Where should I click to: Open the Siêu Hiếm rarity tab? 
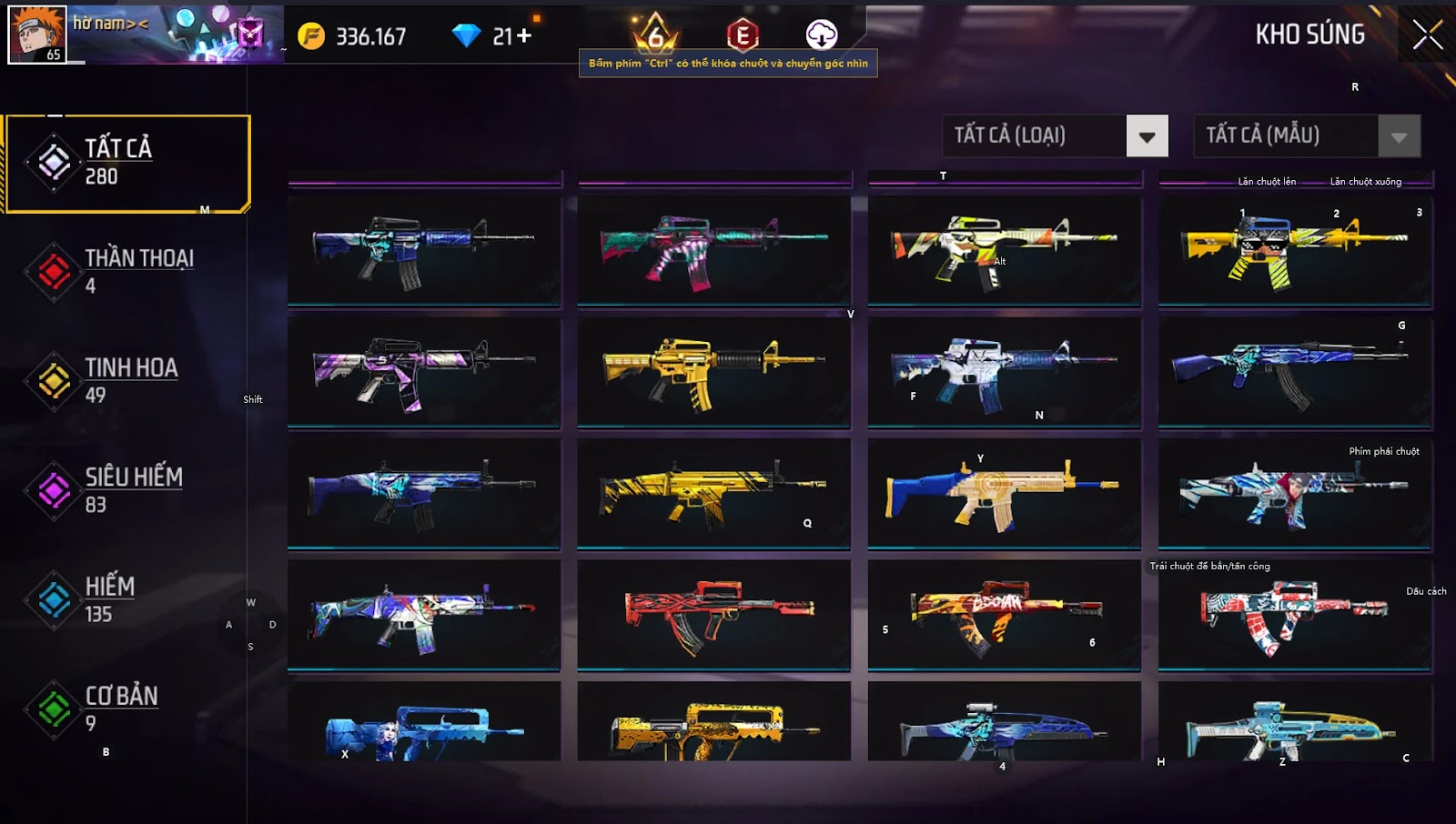127,490
